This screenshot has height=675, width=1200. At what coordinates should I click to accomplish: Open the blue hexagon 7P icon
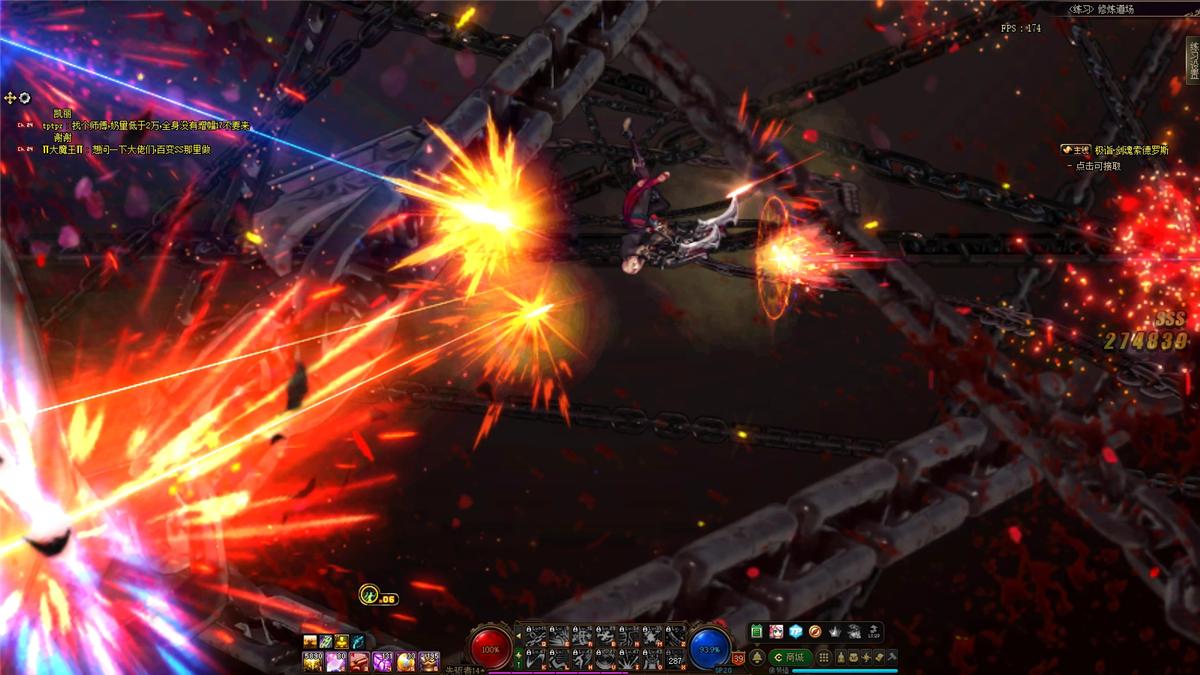(796, 632)
